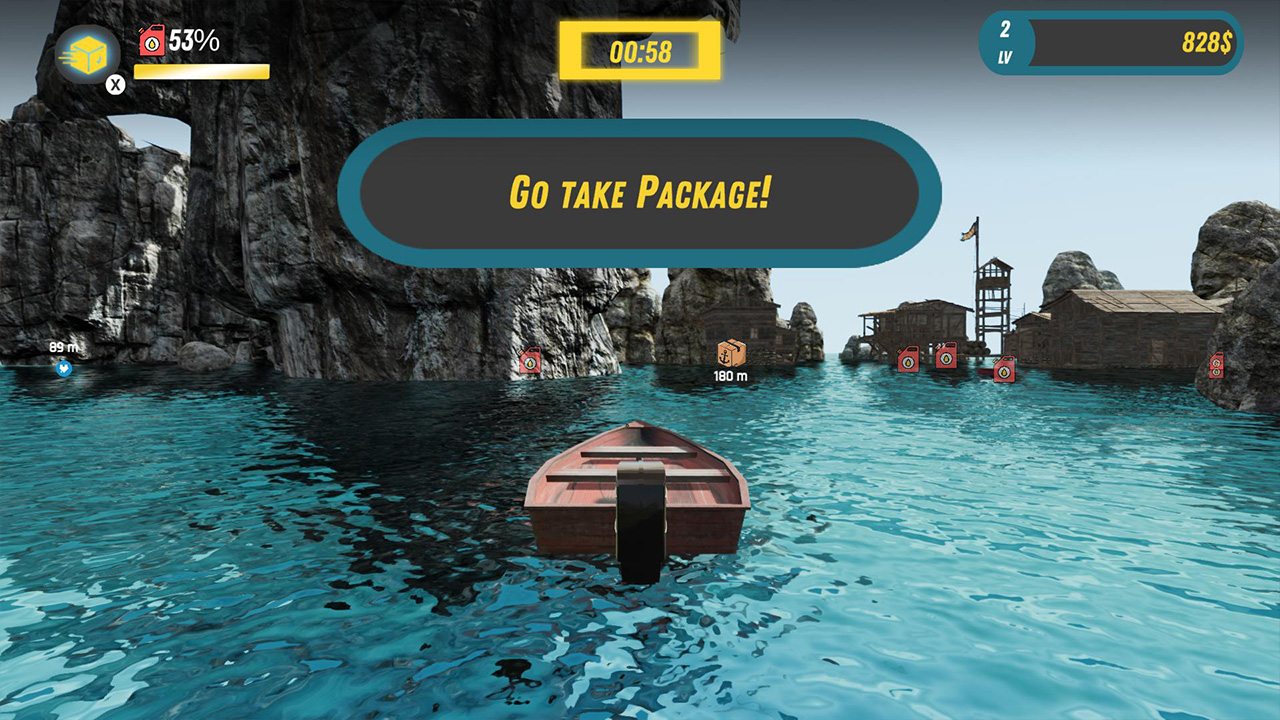Click the 00:58 countdown timer
The height and width of the screenshot is (720, 1280).
tap(640, 52)
